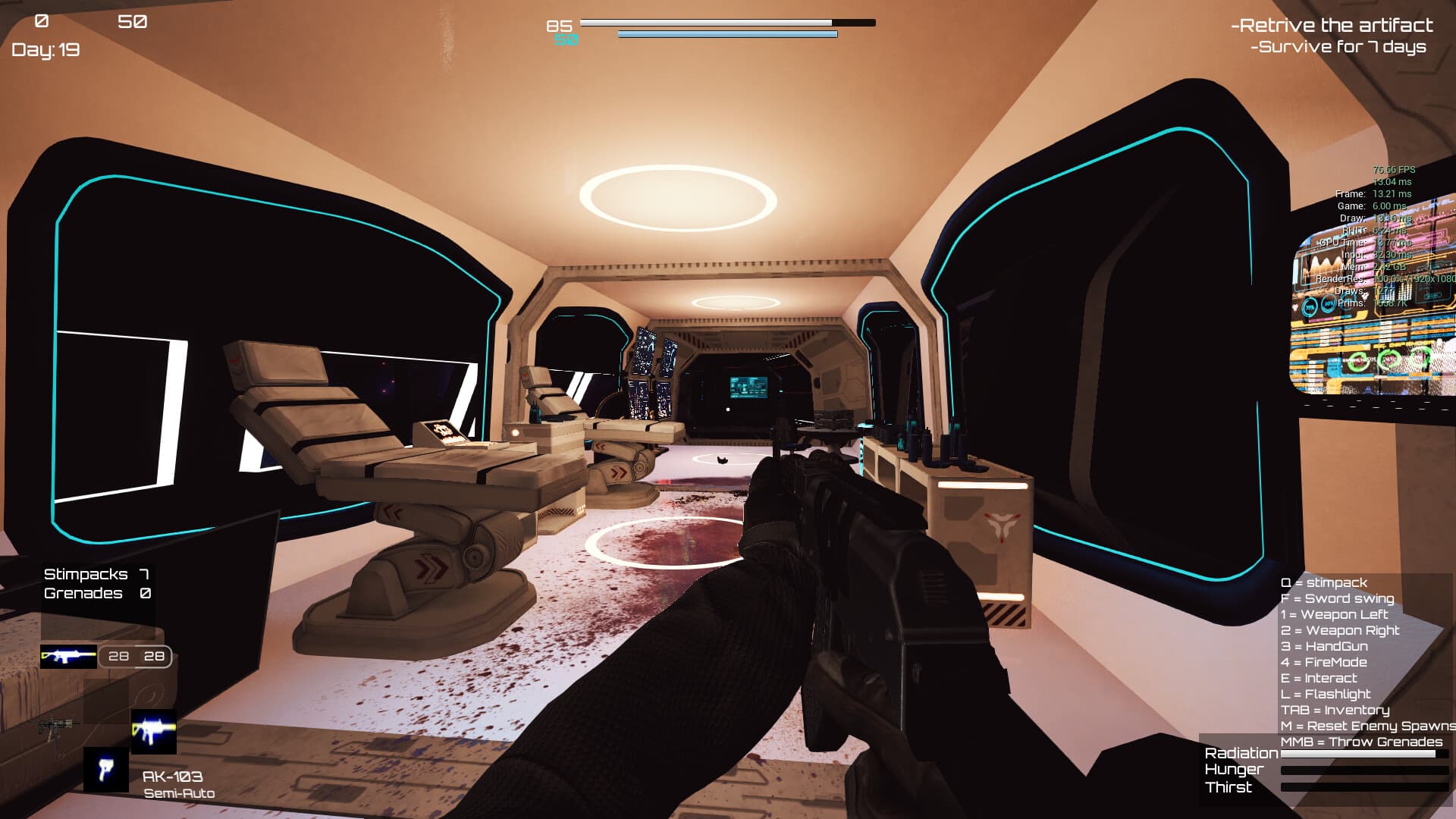
Task: Toggle fire mode using the '4 = FireMode' entry
Action: pyautogui.click(x=1323, y=662)
